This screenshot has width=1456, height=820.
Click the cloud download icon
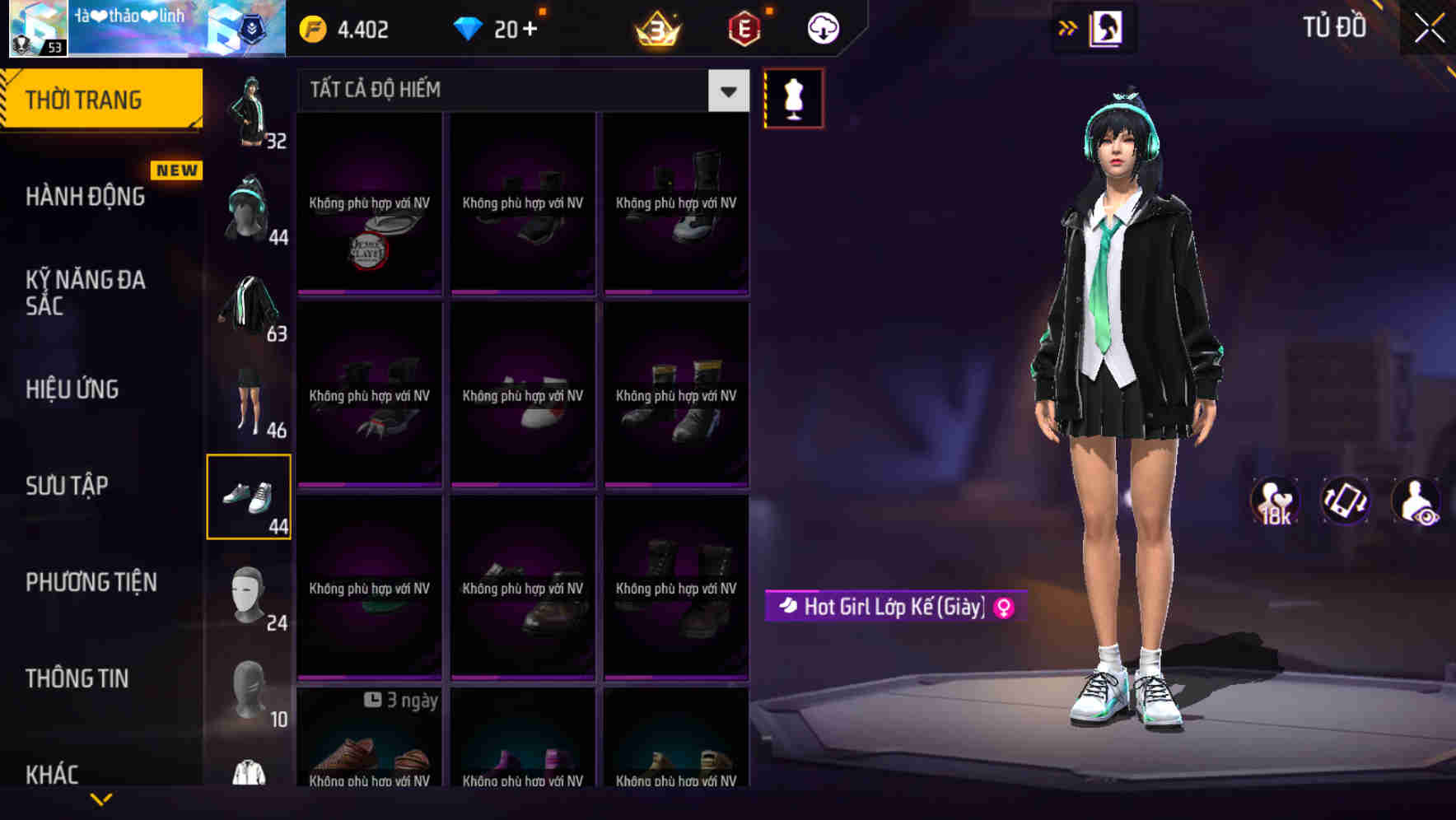pyautogui.click(x=821, y=27)
